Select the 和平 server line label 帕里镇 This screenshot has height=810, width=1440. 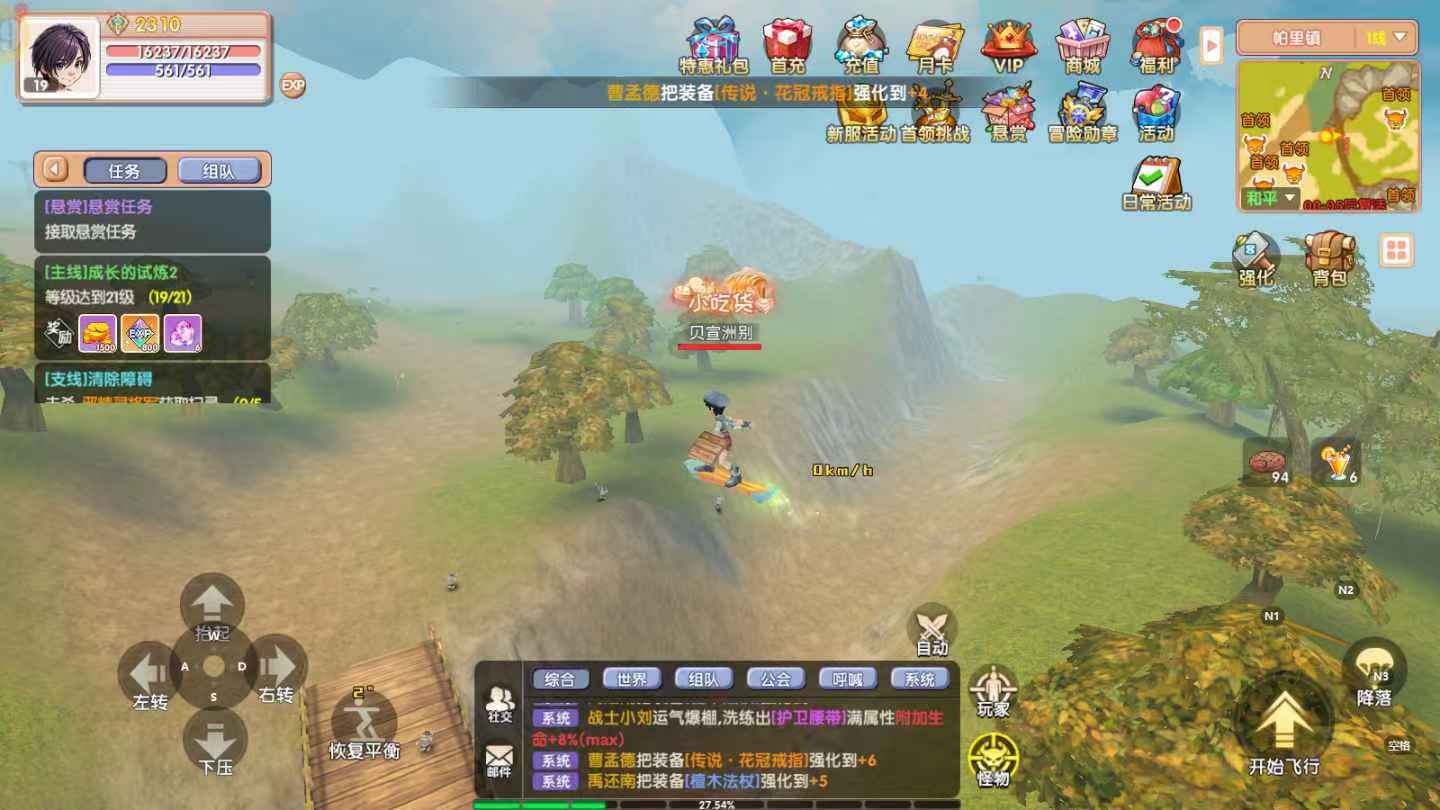pyautogui.click(x=1296, y=37)
